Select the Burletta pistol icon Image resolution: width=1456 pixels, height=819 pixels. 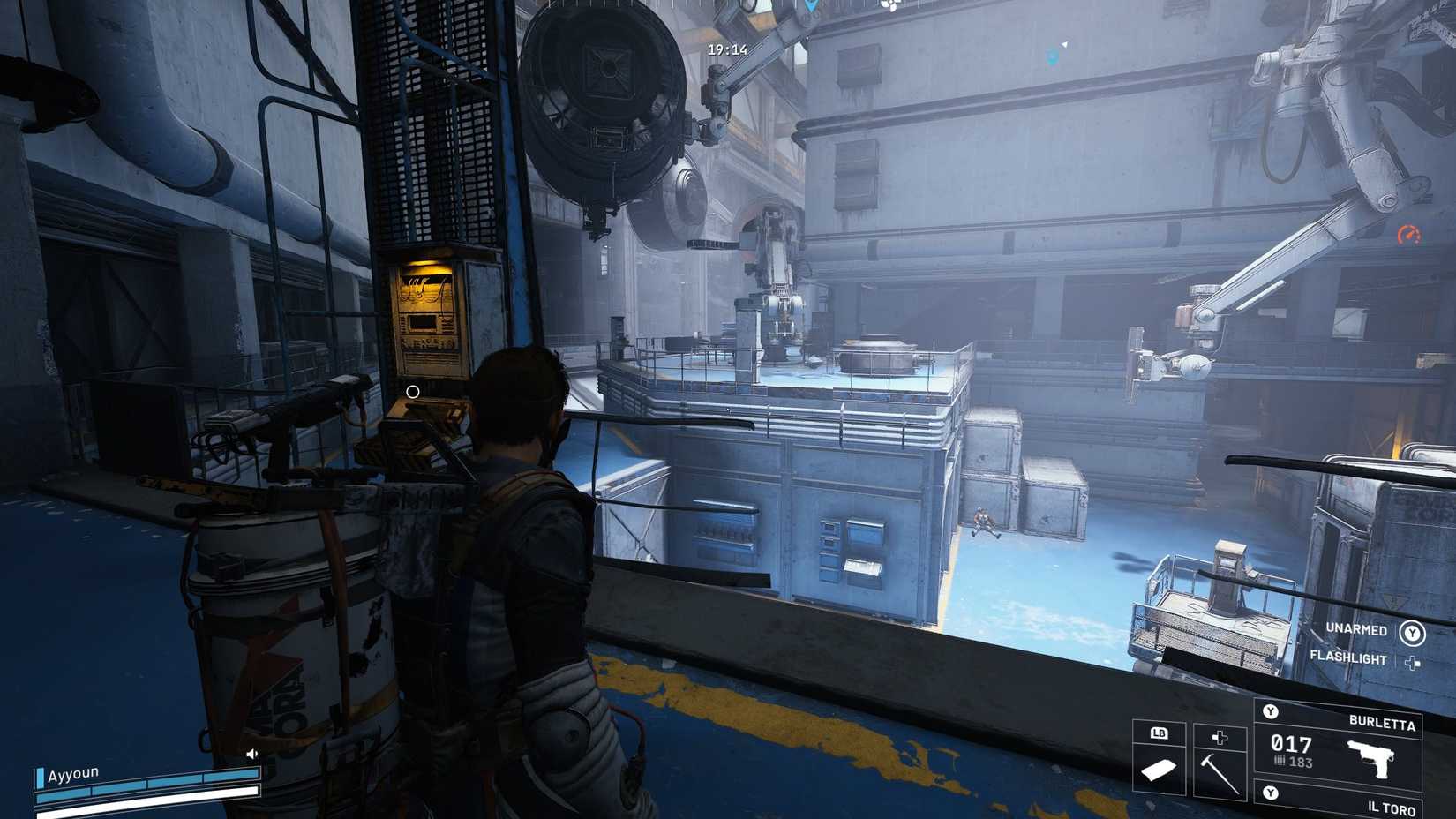pos(1370,758)
